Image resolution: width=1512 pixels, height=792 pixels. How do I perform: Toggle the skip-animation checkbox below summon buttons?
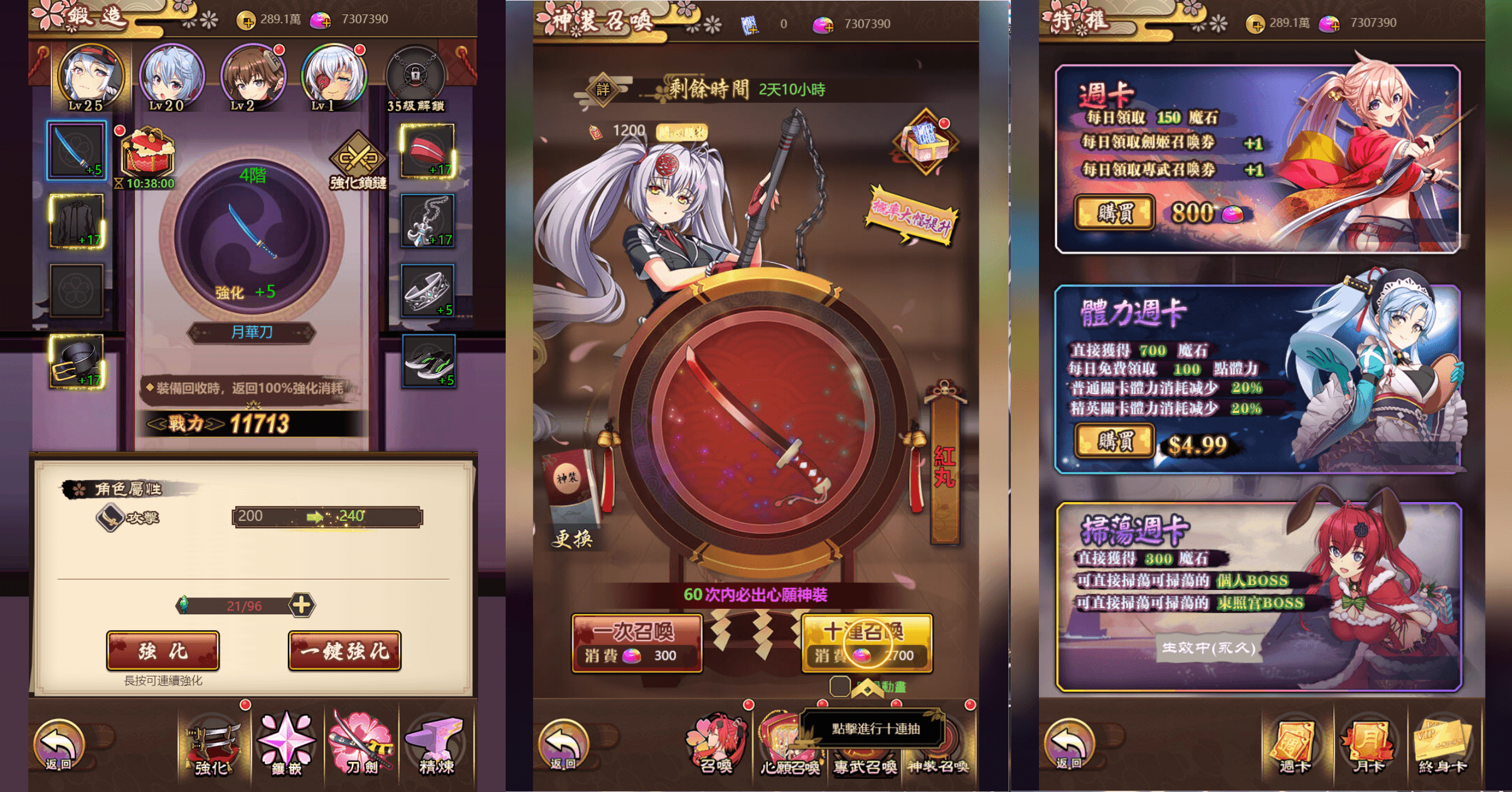click(839, 687)
